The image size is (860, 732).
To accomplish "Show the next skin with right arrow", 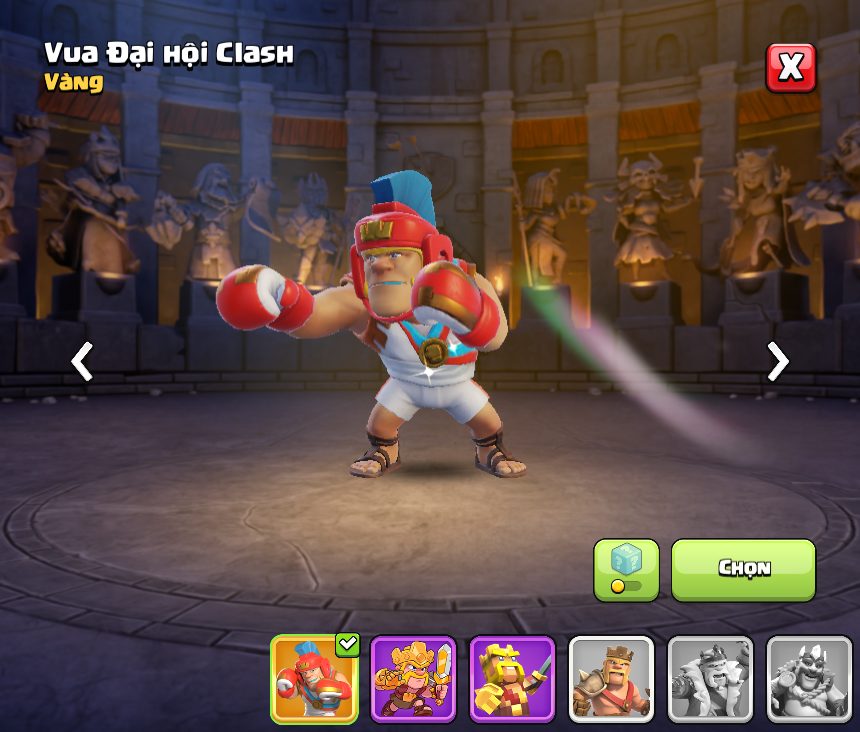I will click(777, 361).
